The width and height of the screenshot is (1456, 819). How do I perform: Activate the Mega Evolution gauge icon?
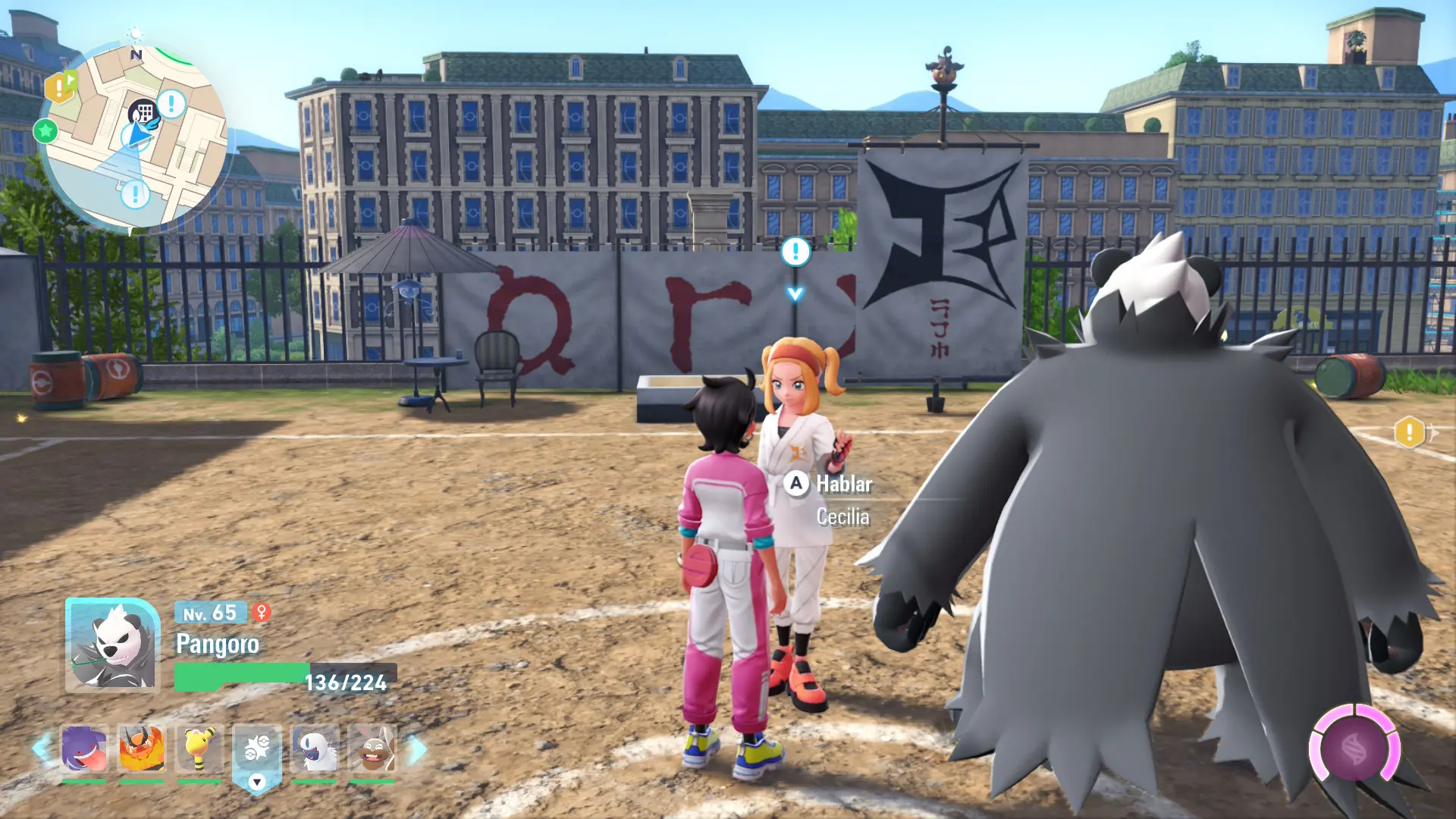pyautogui.click(x=1354, y=749)
